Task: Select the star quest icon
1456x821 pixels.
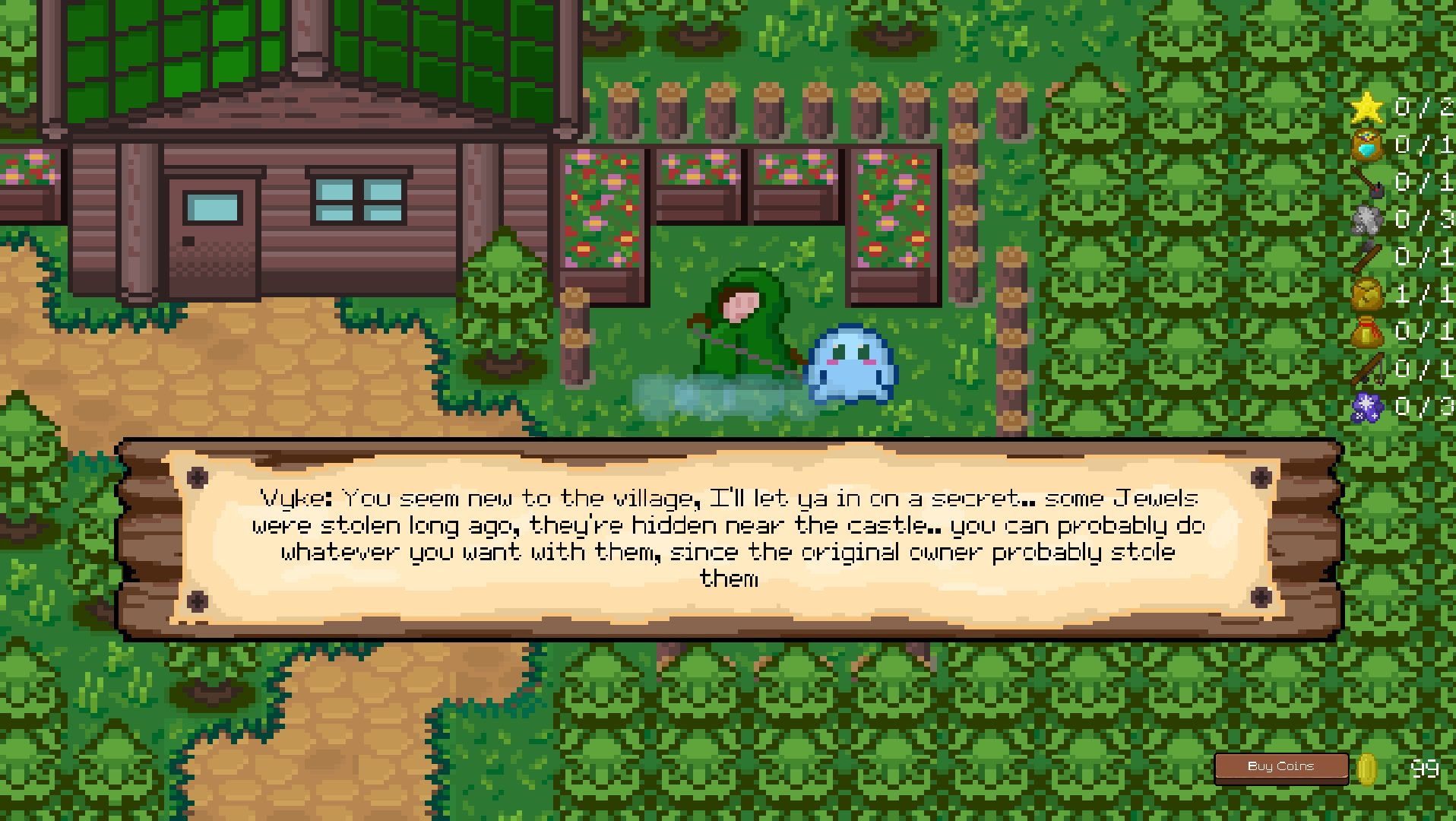Action: click(x=1368, y=106)
